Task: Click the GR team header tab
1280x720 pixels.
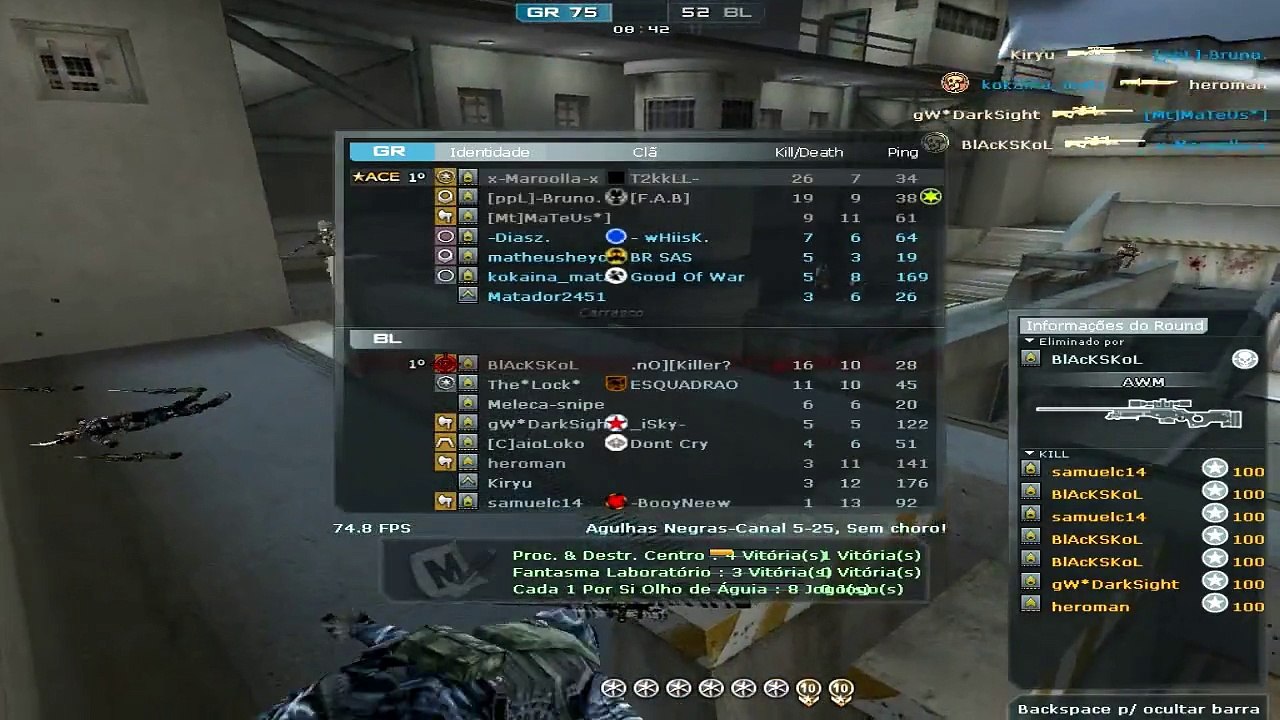Action: click(x=389, y=152)
